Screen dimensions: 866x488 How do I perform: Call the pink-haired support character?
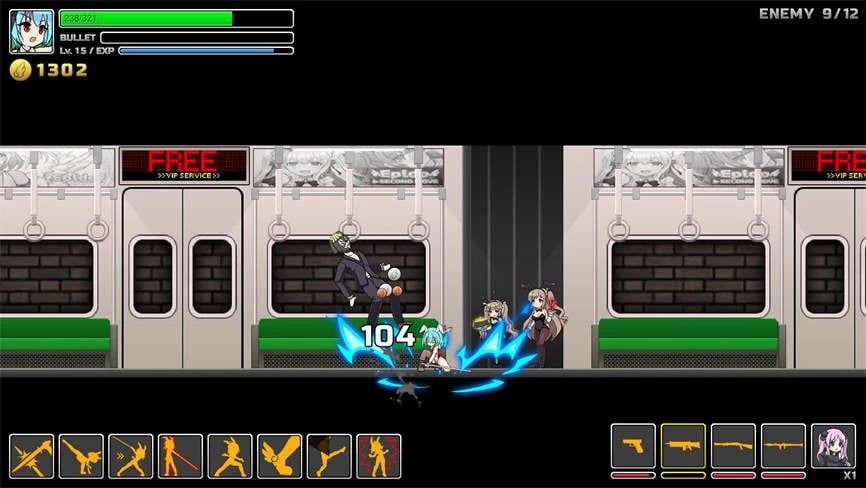click(833, 446)
